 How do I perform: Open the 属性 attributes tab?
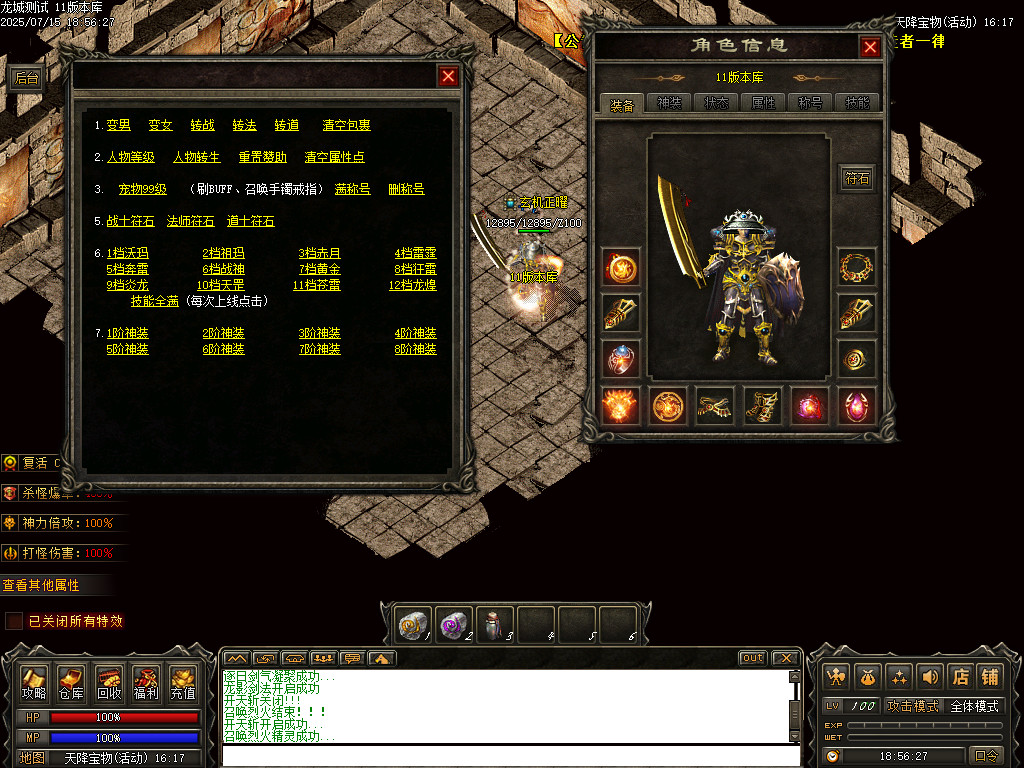[763, 103]
